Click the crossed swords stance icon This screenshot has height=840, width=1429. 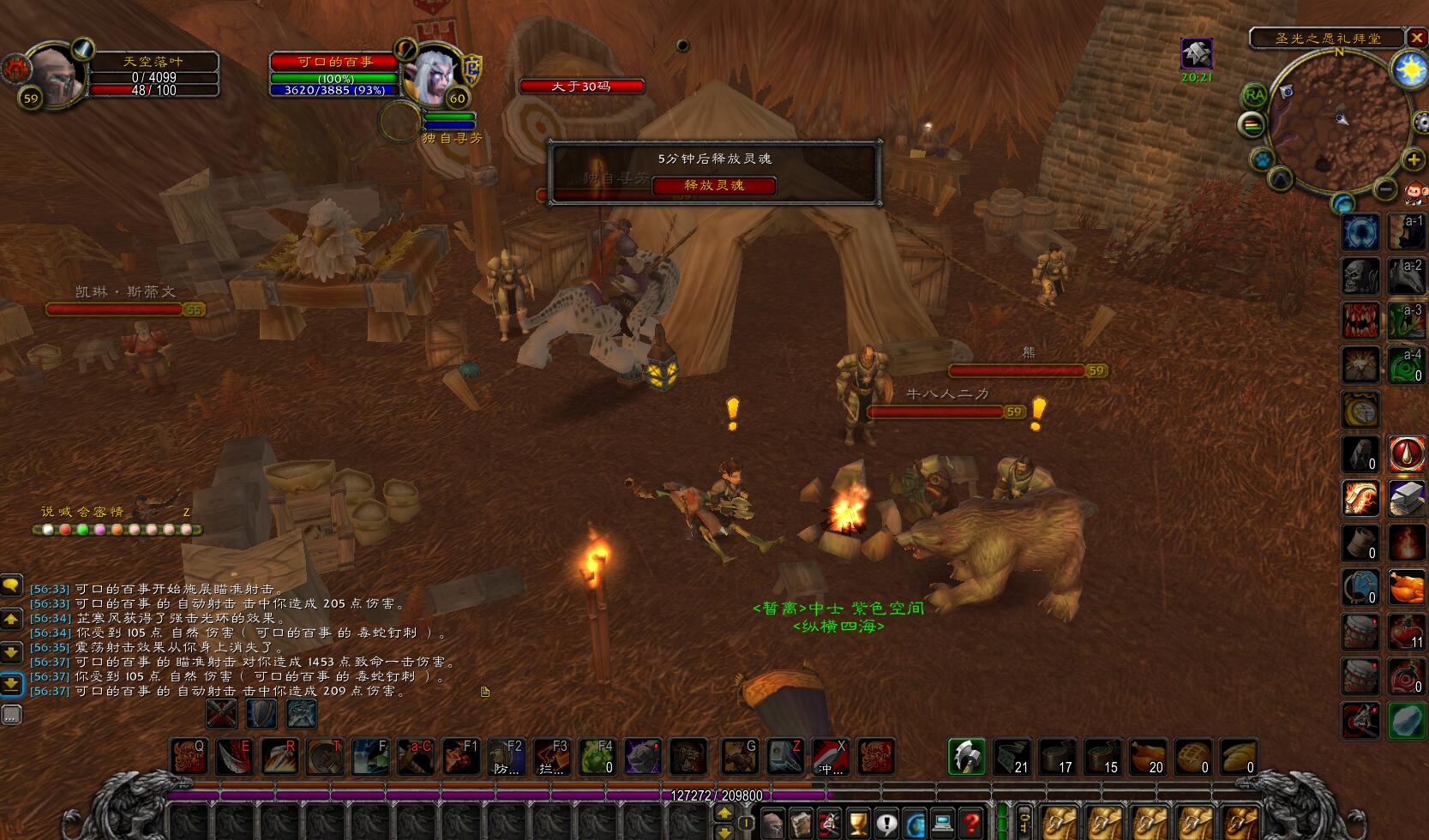point(221,713)
